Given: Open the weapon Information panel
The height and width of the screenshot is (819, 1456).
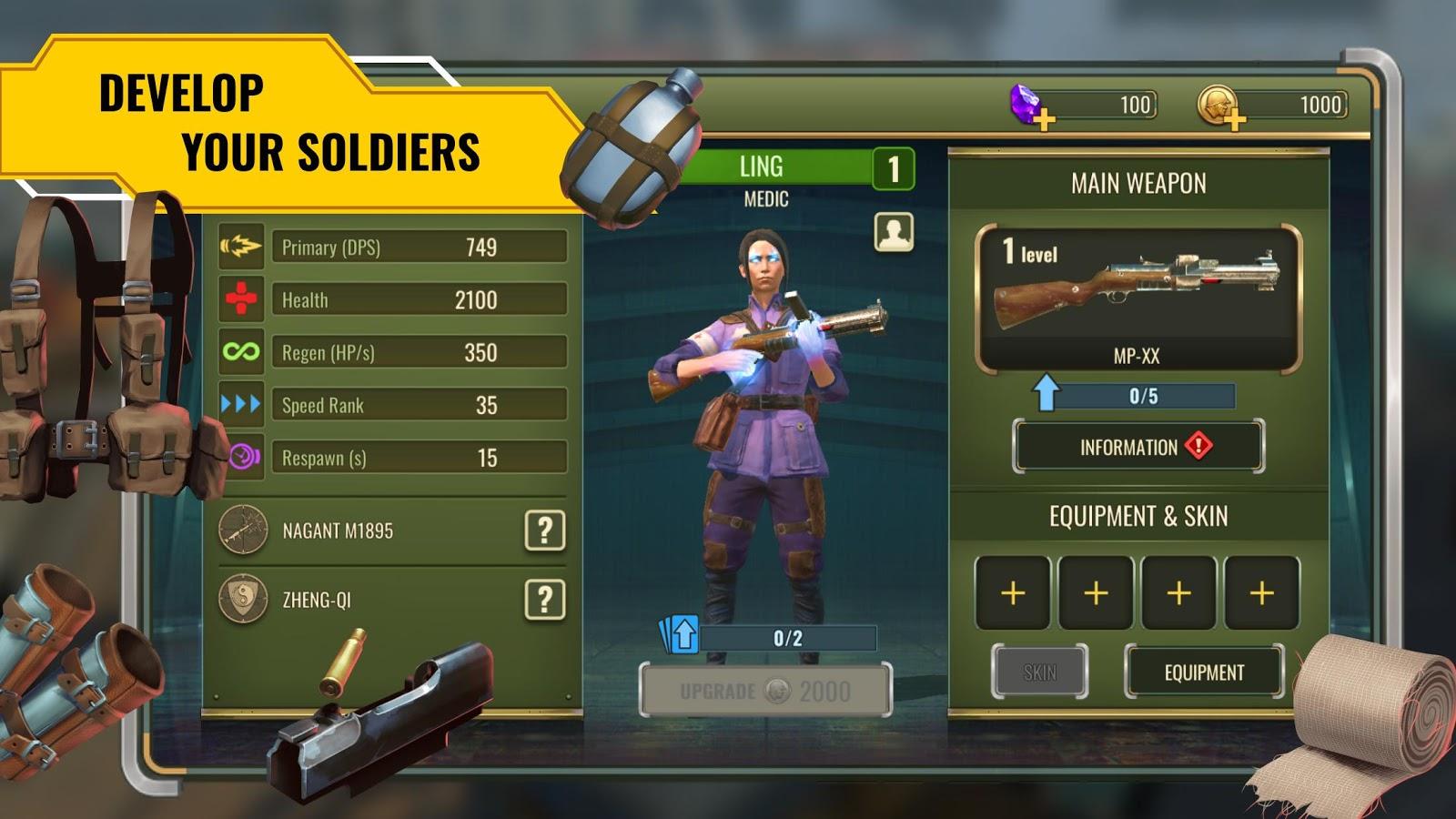Looking at the screenshot, I should click(x=1138, y=447).
